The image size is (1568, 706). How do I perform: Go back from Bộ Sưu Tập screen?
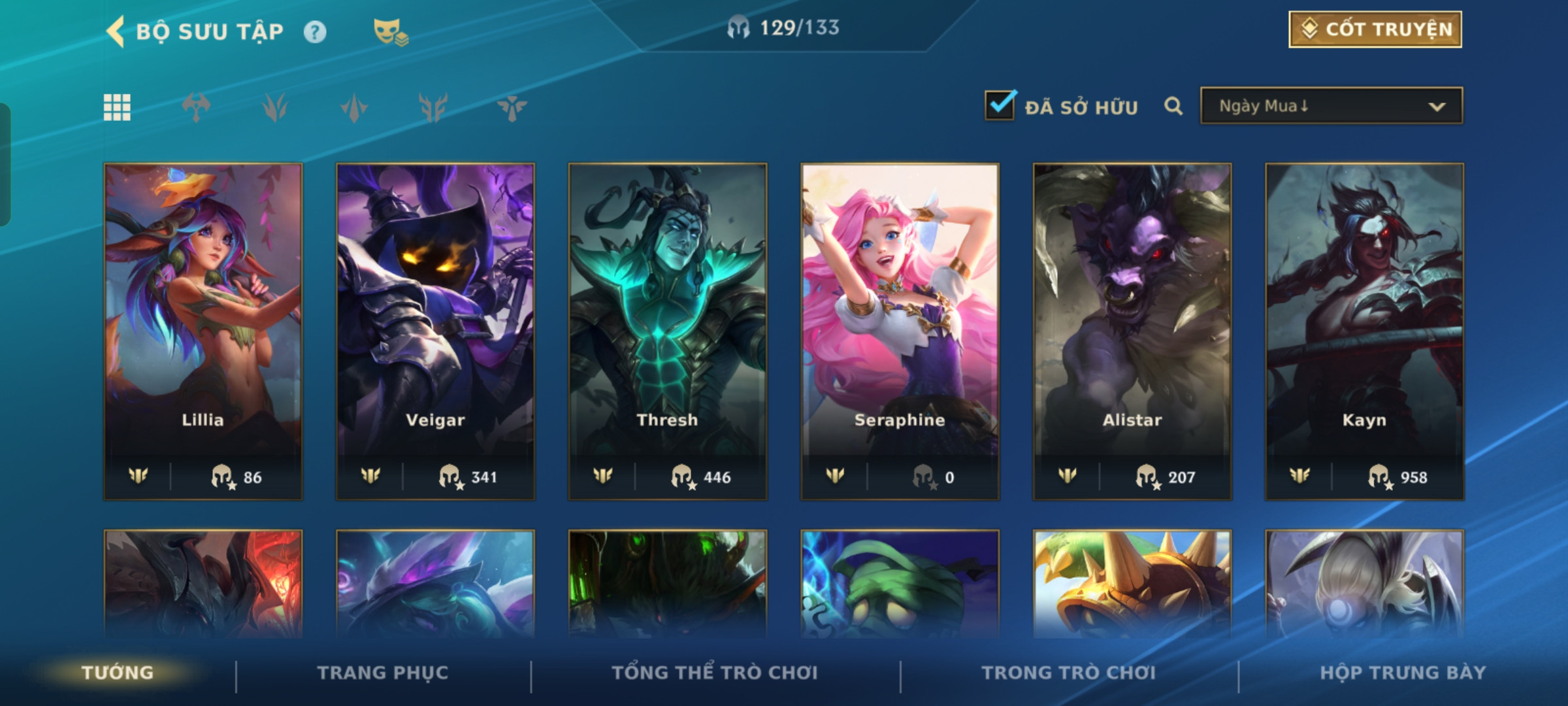[x=116, y=31]
